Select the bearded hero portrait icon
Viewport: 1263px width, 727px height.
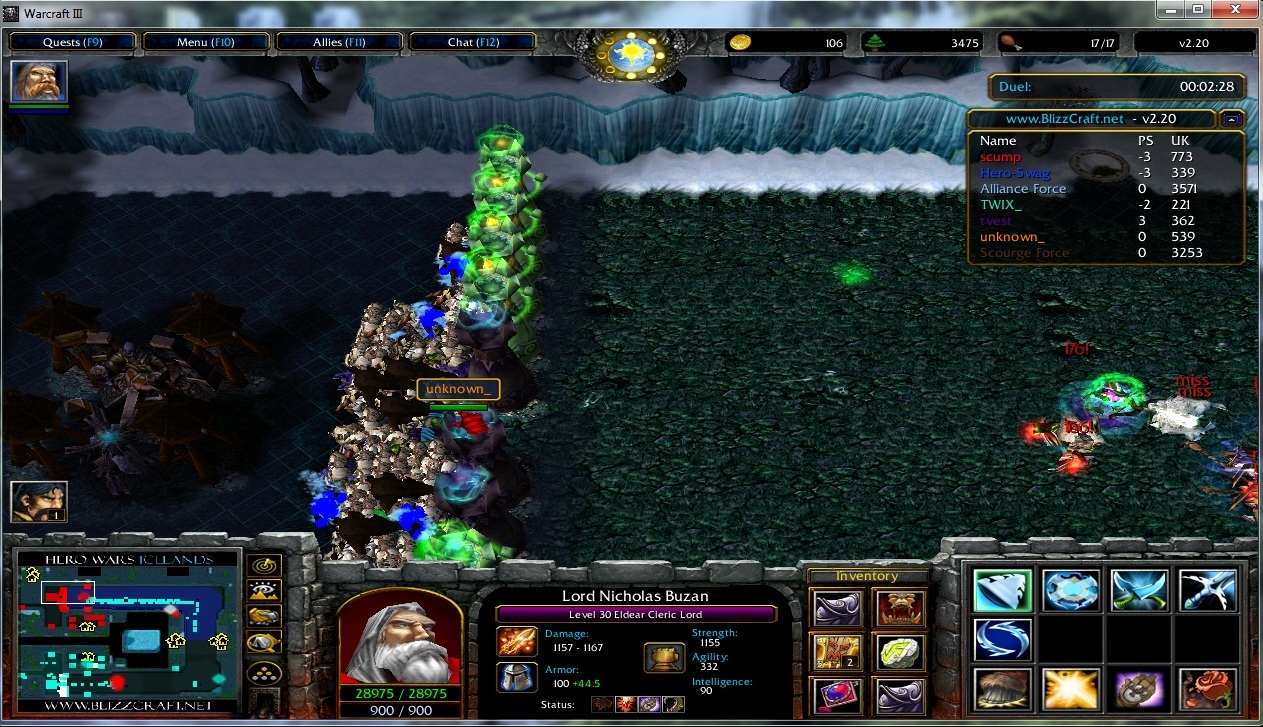click(x=39, y=81)
